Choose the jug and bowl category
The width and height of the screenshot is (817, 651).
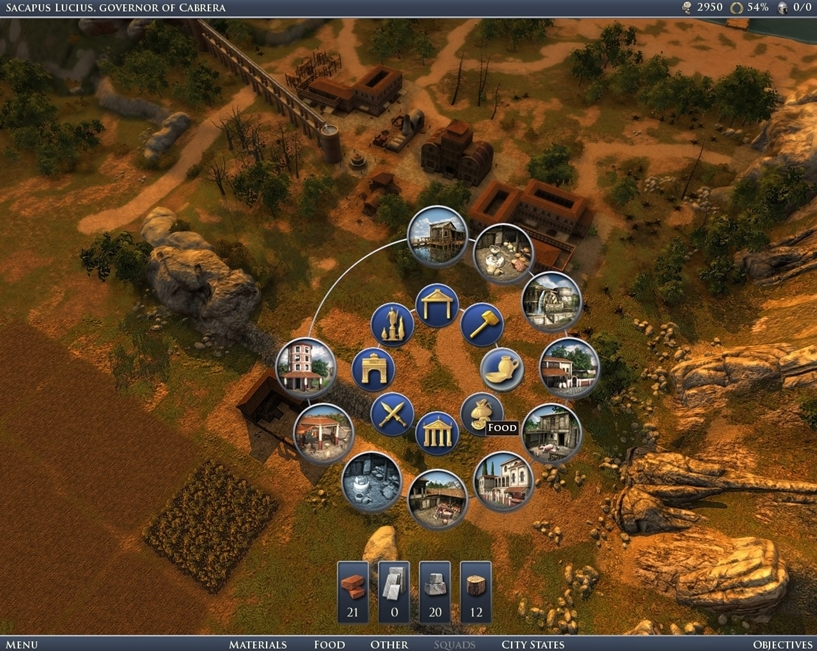tap(500, 369)
